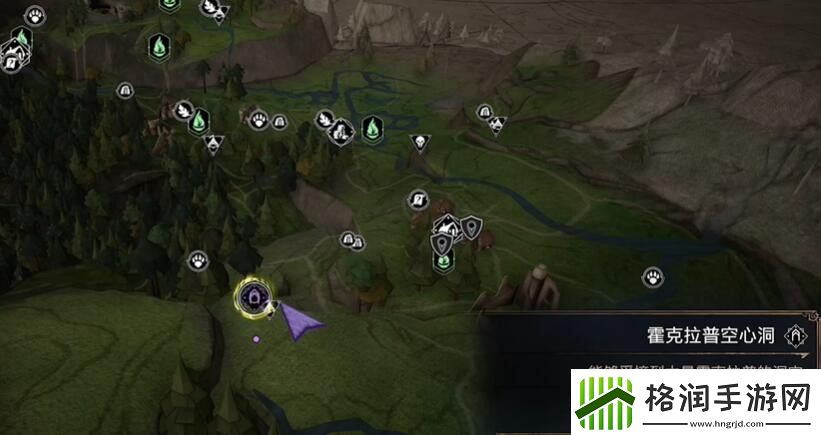Click the skull triangle enemy camp marker

(419, 143)
